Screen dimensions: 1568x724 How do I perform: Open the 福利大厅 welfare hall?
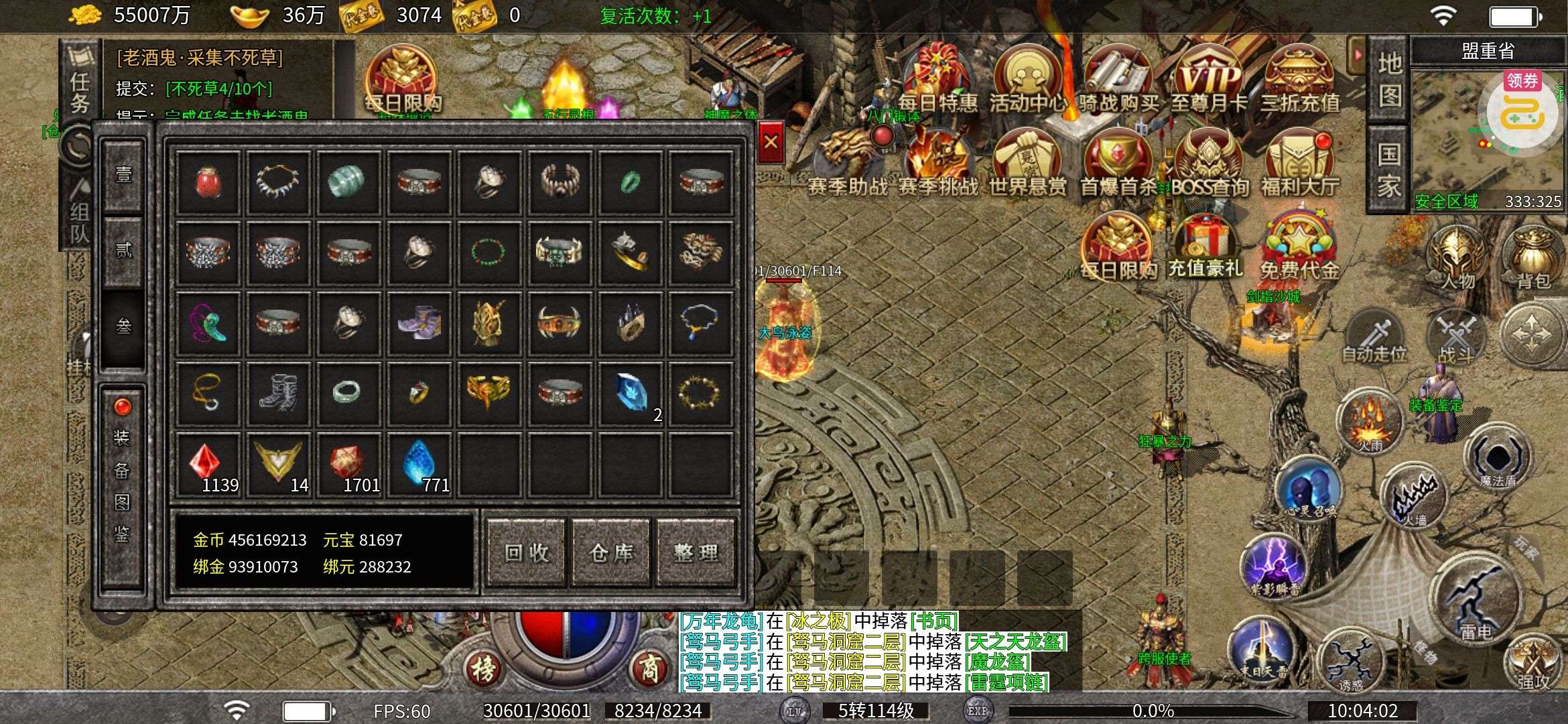[1300, 164]
